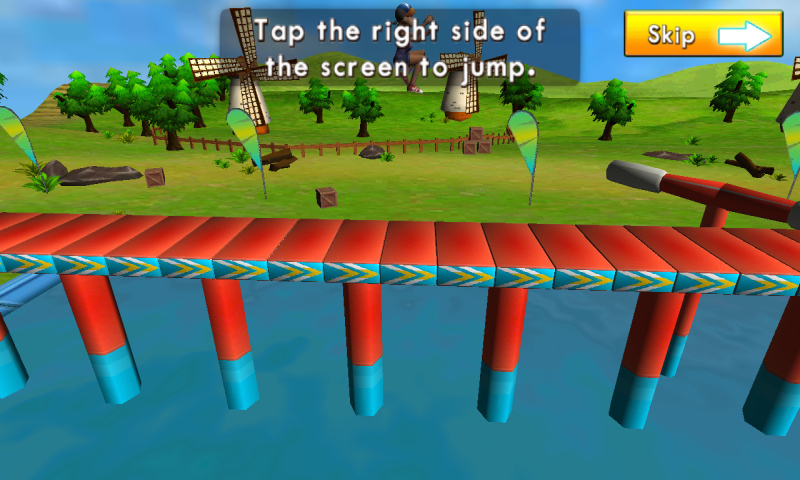Skip the jump tutorial
800x480 pixels.
703,34
